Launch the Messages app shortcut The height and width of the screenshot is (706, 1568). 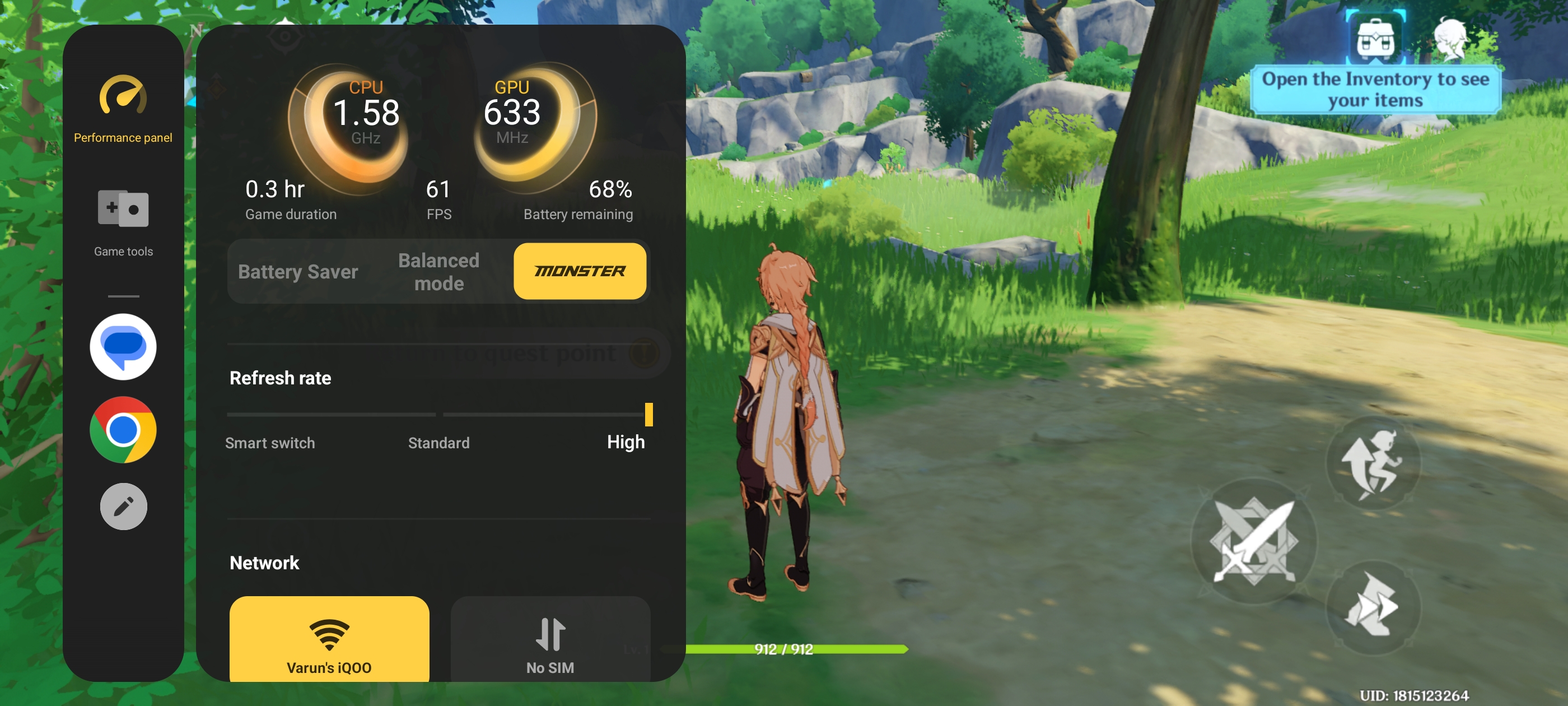tap(123, 347)
